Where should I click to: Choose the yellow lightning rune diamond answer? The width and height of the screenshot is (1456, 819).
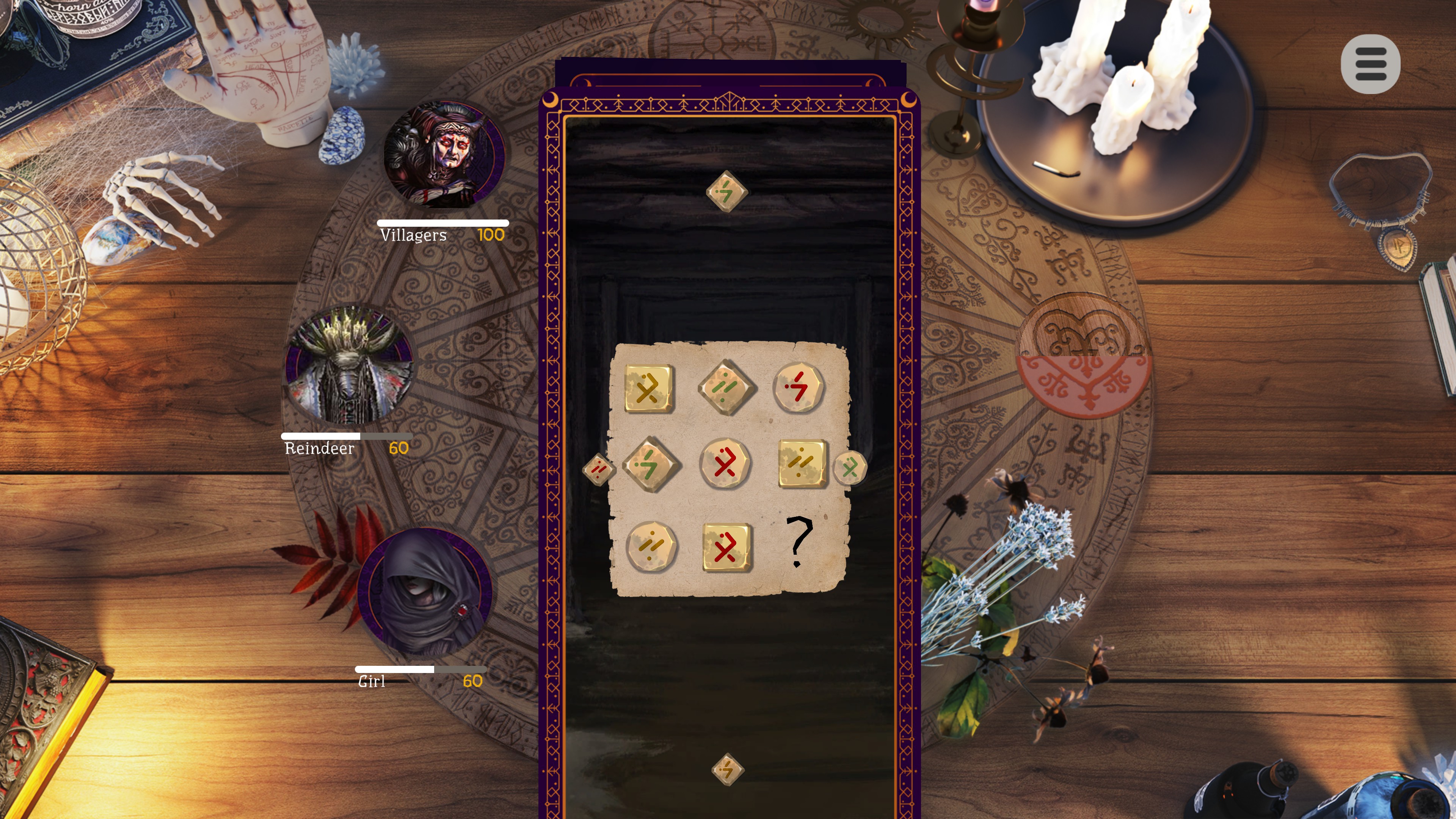727,769
